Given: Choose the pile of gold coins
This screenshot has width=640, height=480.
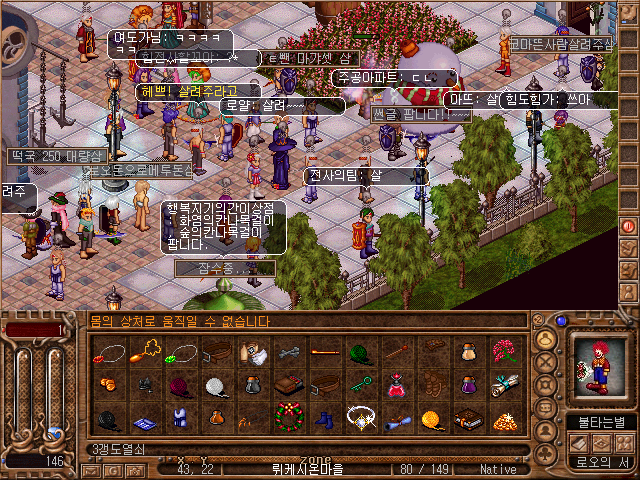Looking at the screenshot, I should click(x=501, y=417).
